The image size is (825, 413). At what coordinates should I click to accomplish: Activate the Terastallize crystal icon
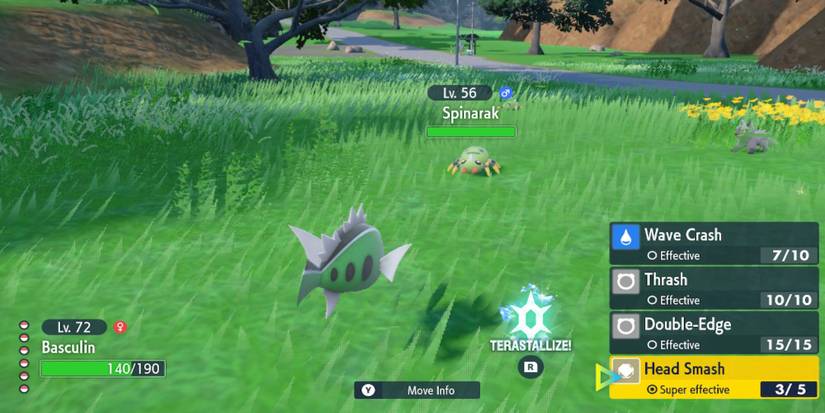530,314
